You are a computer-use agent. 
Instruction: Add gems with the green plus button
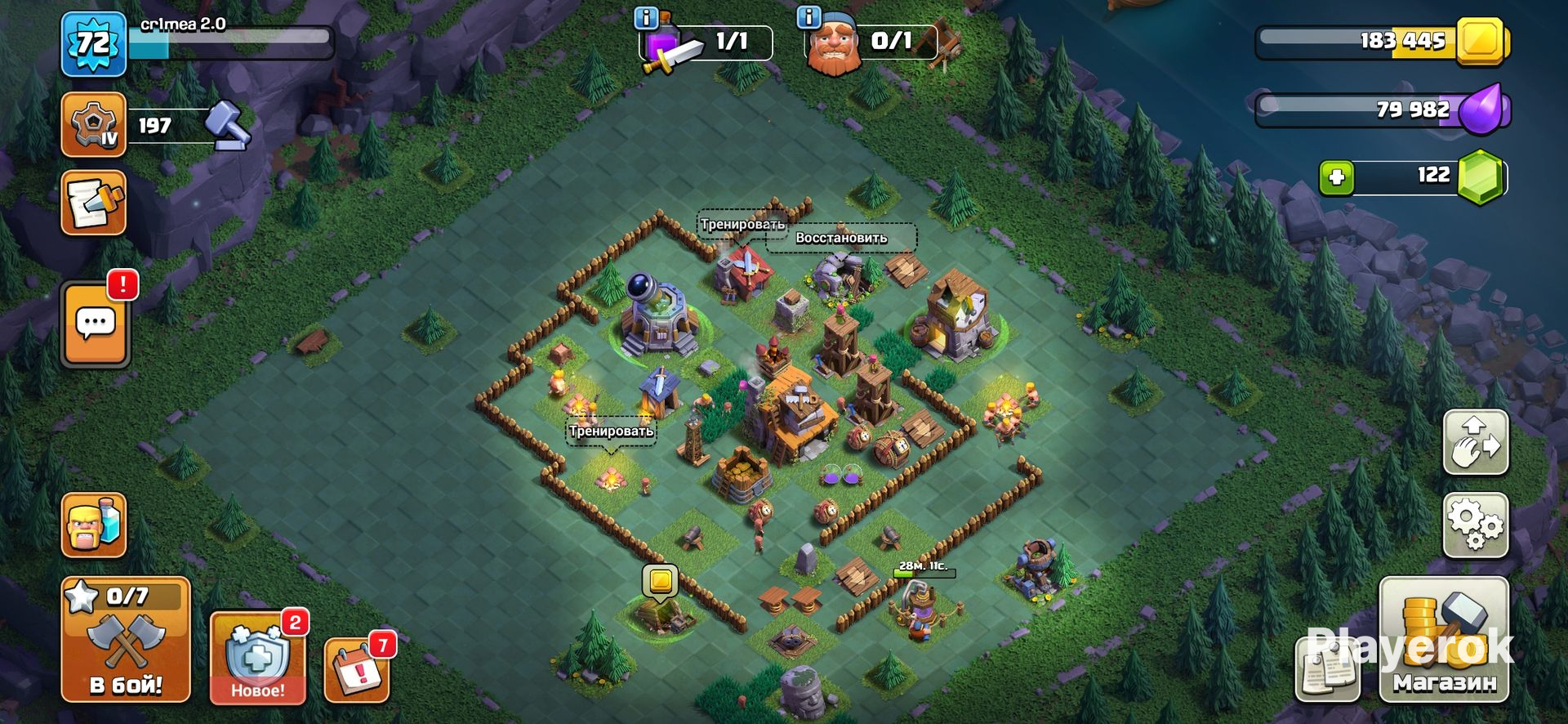click(x=1337, y=177)
